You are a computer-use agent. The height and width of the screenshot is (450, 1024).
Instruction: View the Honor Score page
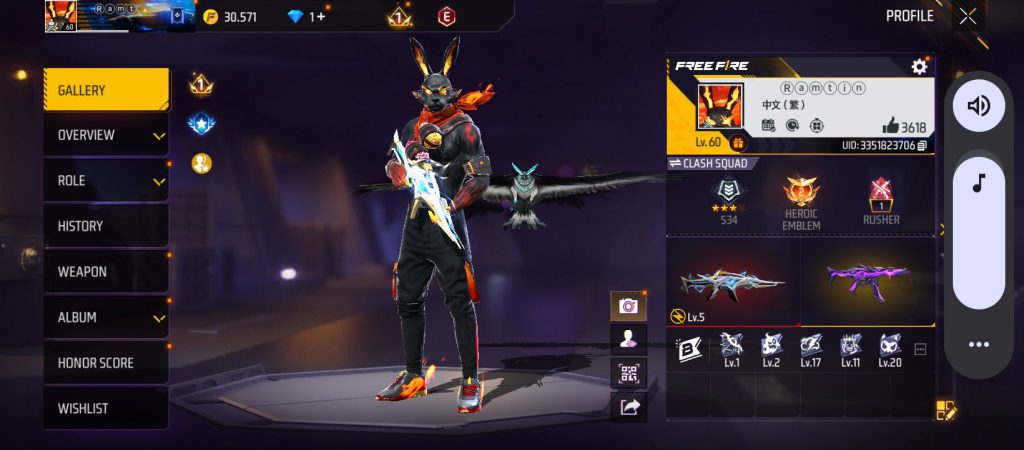point(105,363)
